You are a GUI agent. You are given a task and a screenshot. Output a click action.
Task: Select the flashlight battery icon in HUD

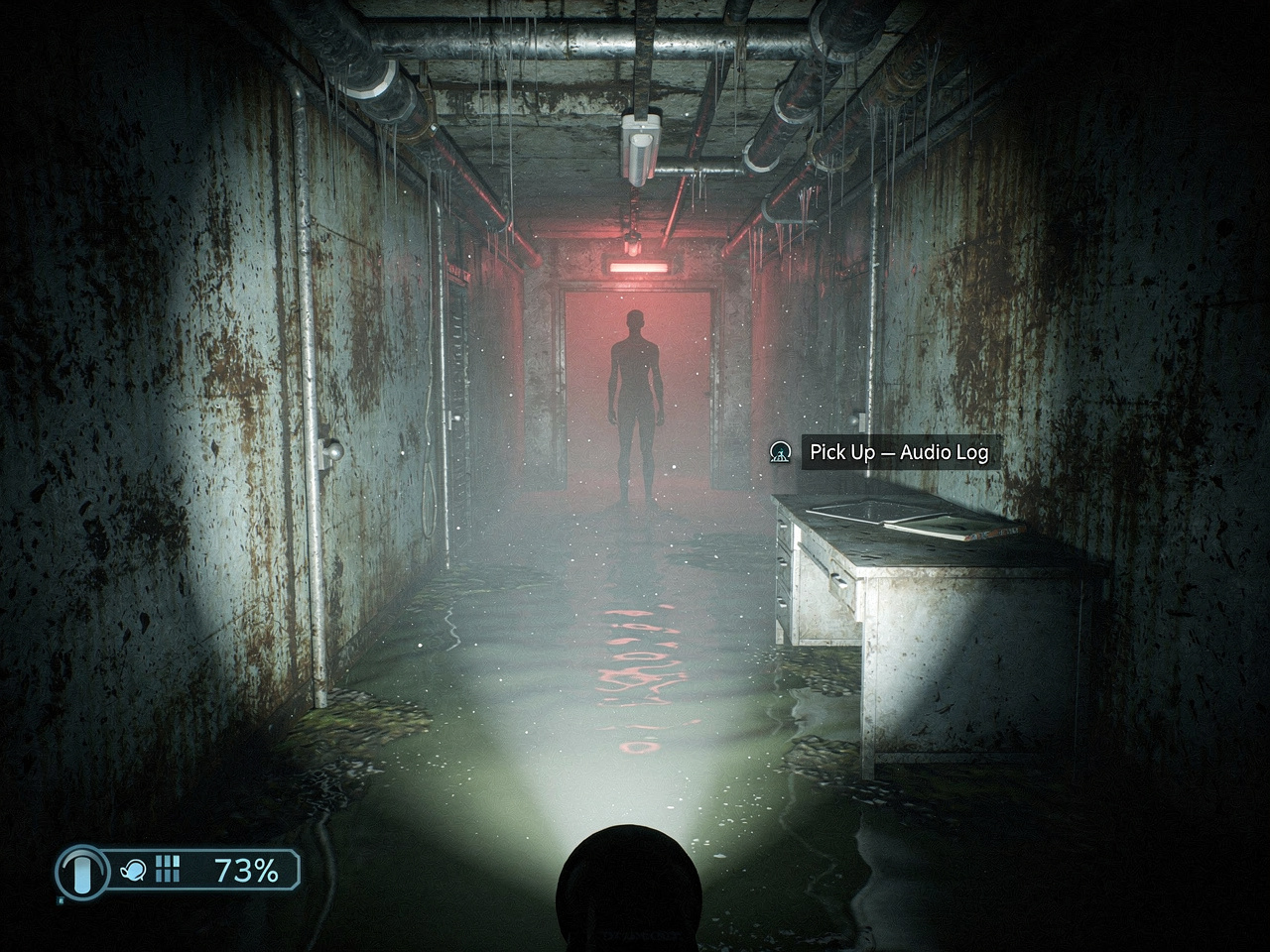click(80, 871)
